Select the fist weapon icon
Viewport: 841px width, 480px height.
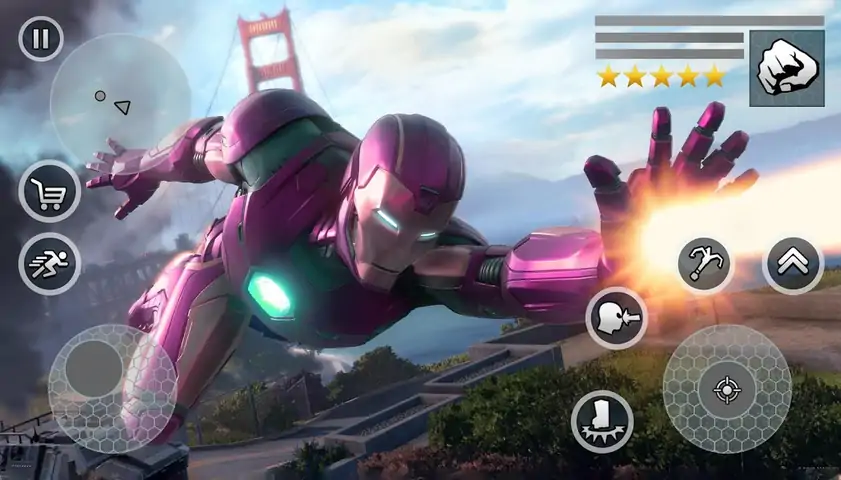(787, 68)
